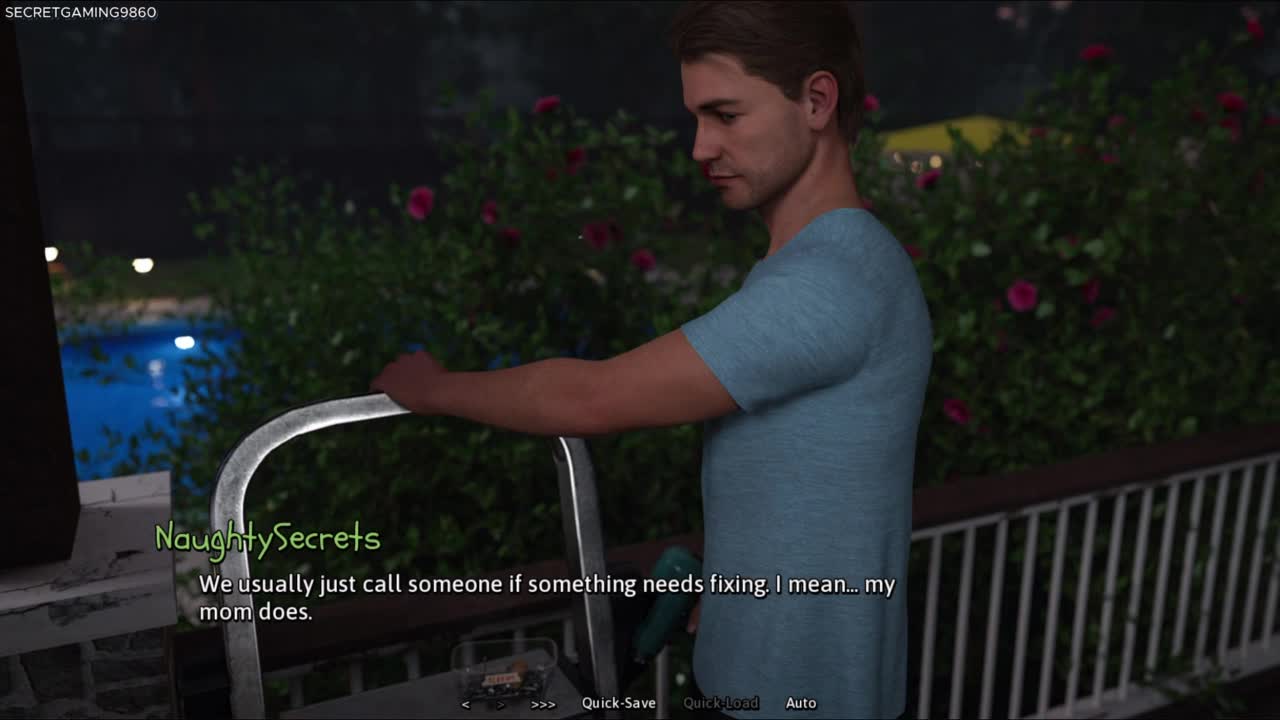Skip ahead using the triple arrow button
This screenshot has height=720, width=1280.
[x=543, y=704]
